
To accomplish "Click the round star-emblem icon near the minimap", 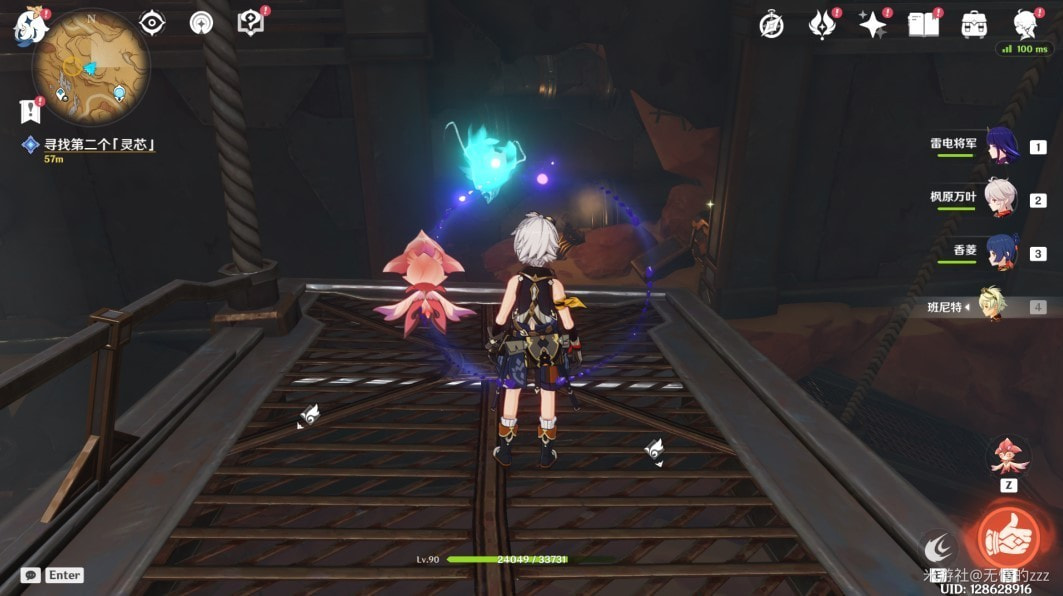I will pyautogui.click(x=201, y=22).
